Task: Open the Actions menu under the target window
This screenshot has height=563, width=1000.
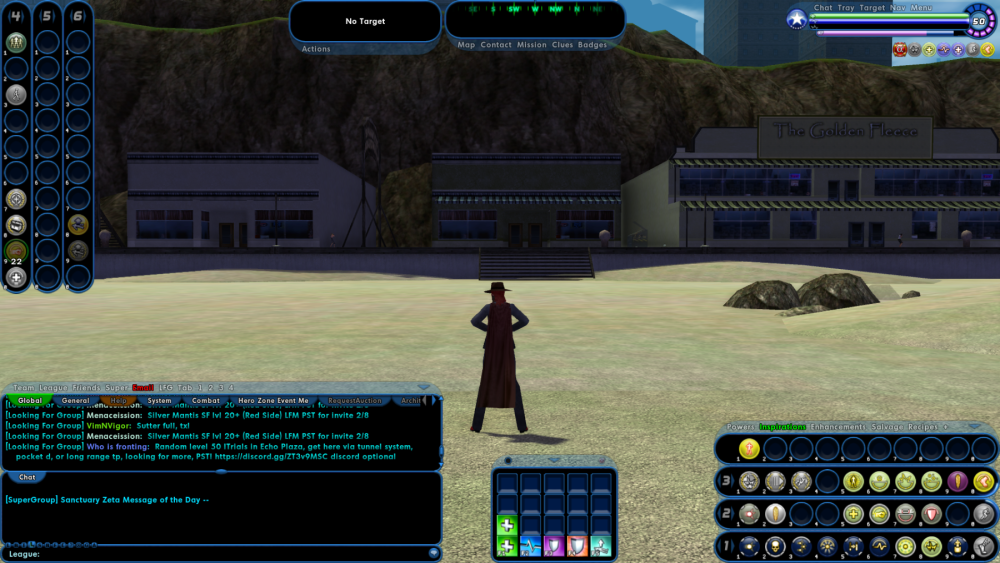Action: coord(316,48)
